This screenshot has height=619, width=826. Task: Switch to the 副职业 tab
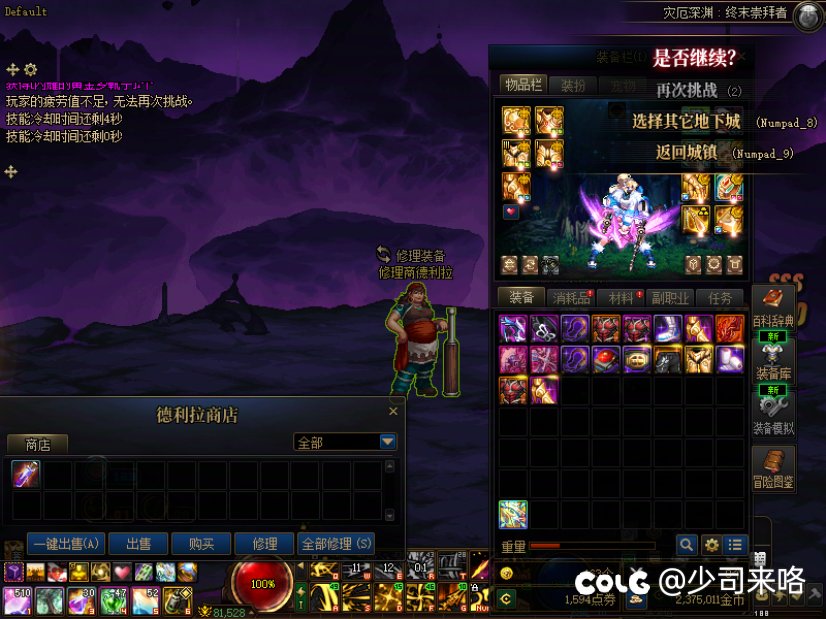pos(670,298)
